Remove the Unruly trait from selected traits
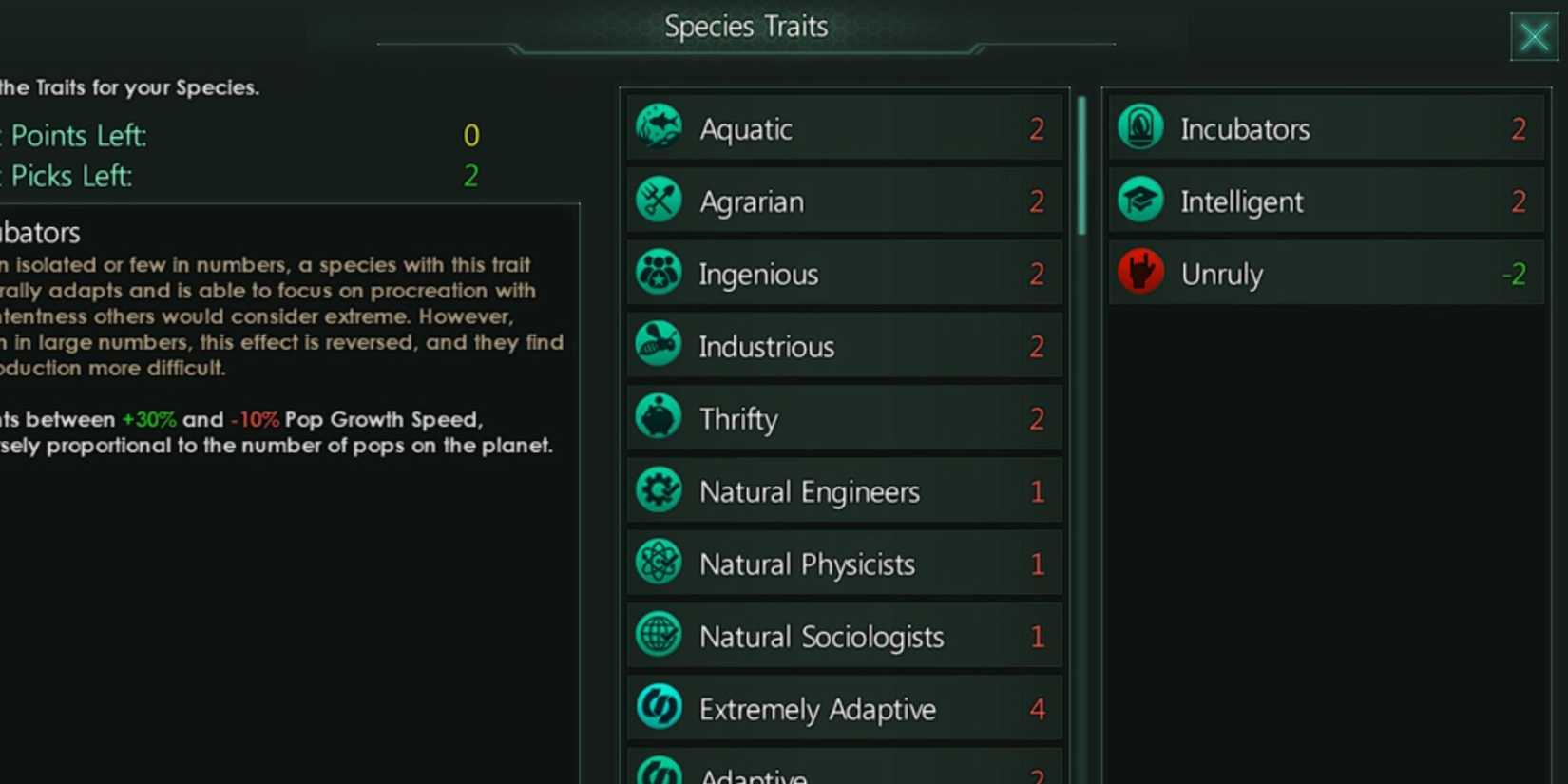 tap(1326, 273)
